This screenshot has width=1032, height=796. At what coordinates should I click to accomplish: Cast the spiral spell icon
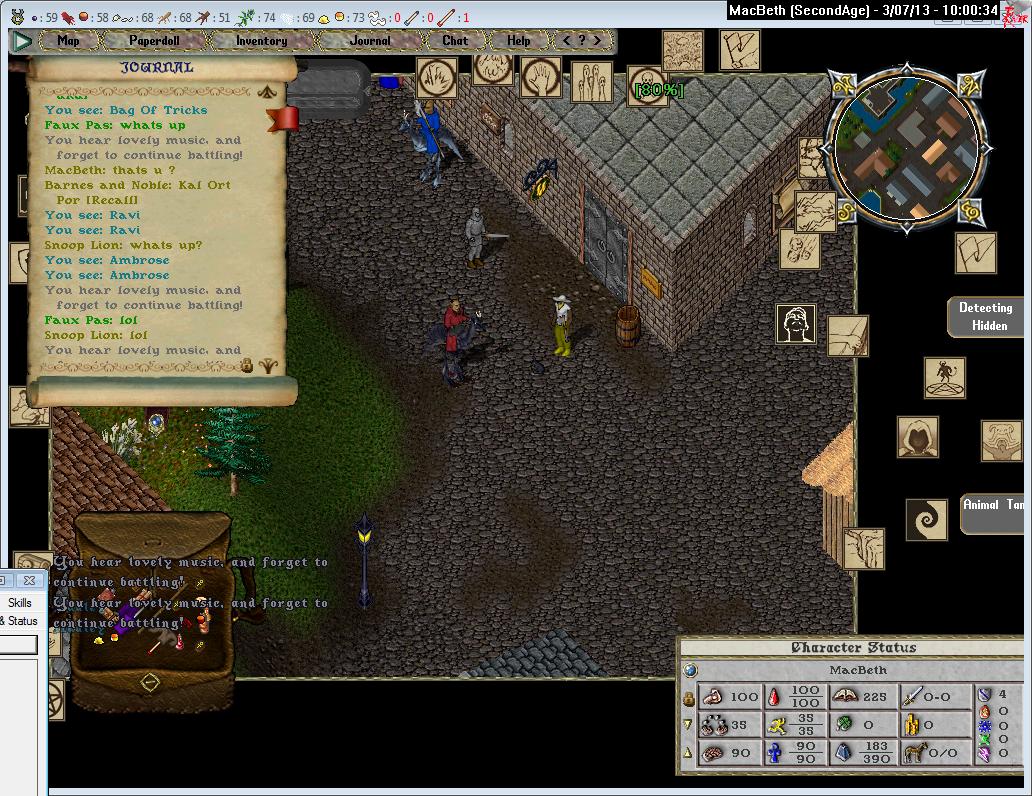(926, 520)
